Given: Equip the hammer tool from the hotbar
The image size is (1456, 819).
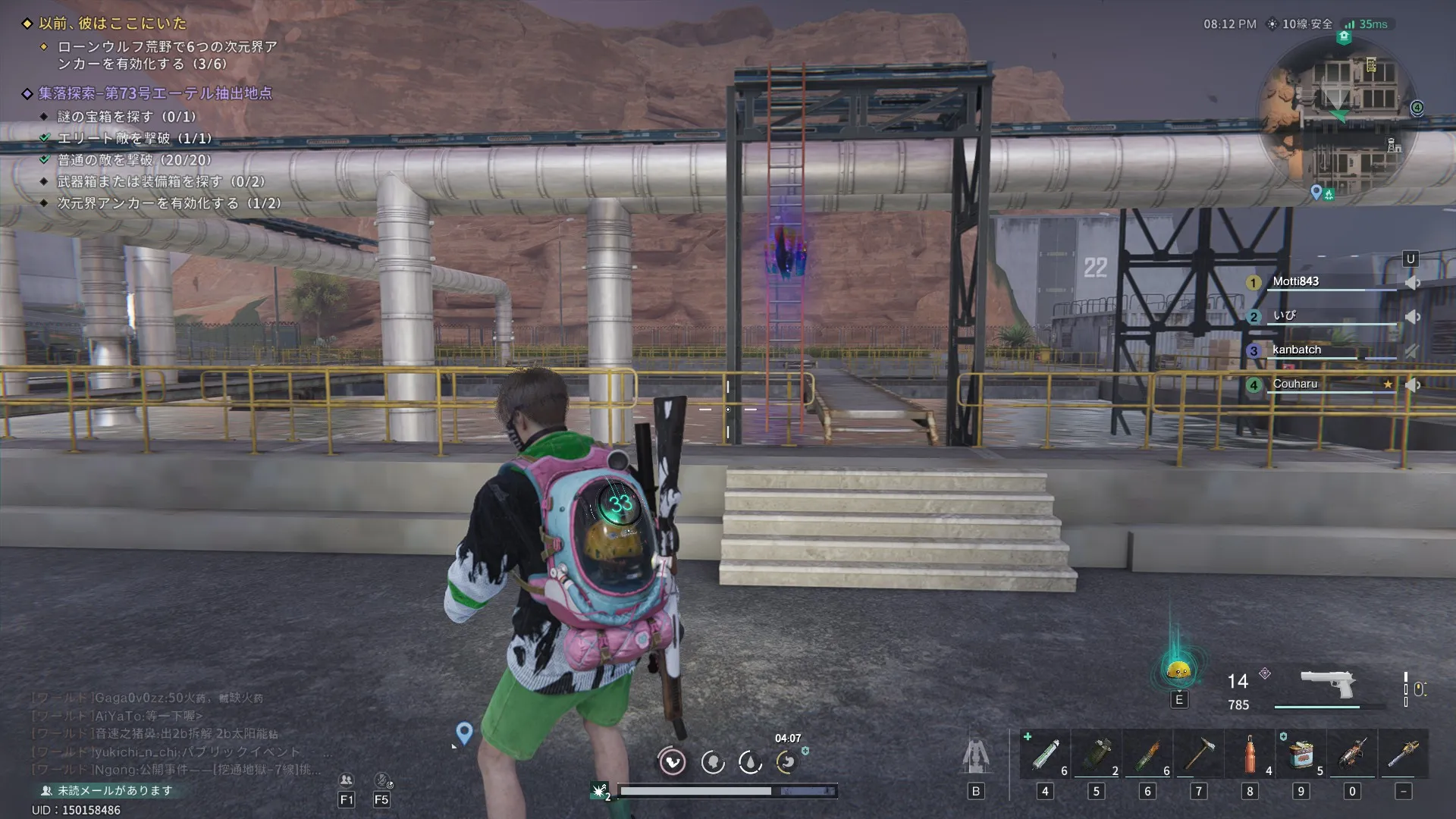Looking at the screenshot, I should click(1198, 755).
